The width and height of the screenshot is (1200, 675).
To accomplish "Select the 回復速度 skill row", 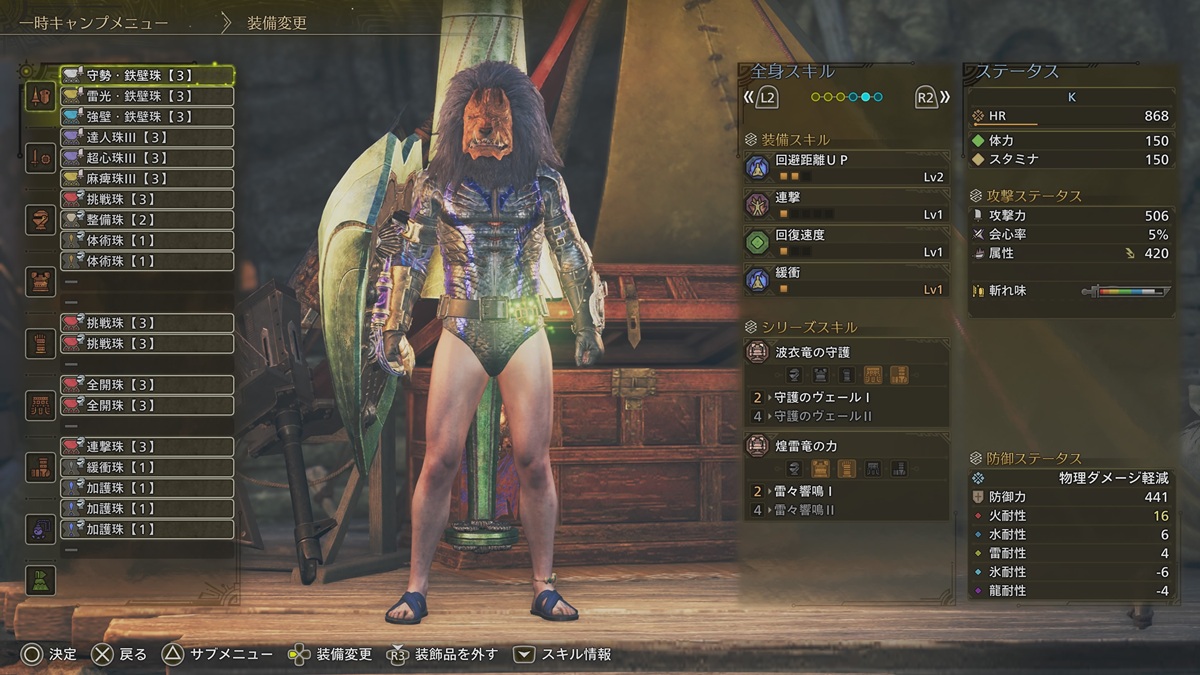I will pyautogui.click(x=846, y=242).
